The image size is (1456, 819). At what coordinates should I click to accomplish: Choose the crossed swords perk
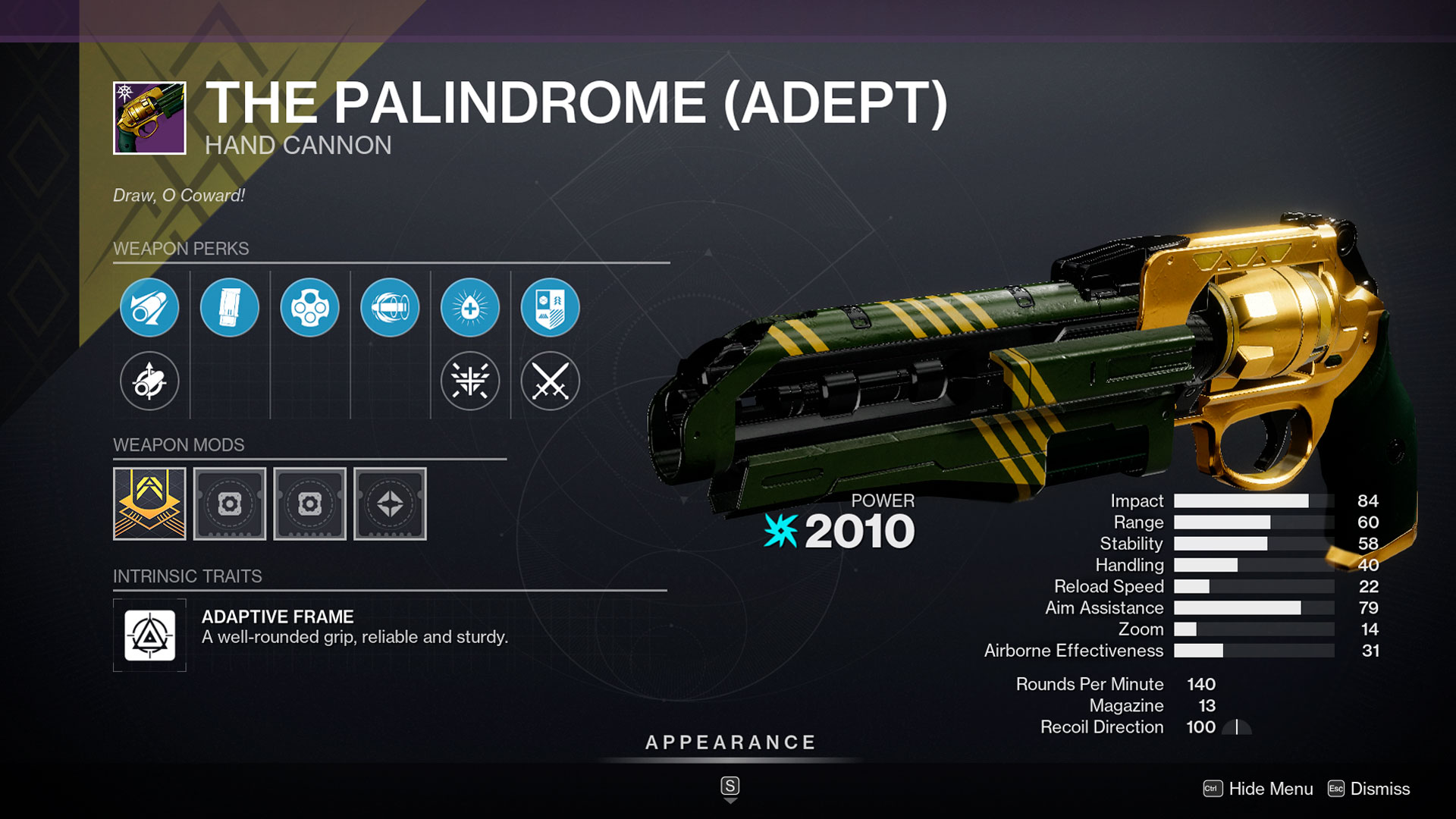pyautogui.click(x=550, y=381)
